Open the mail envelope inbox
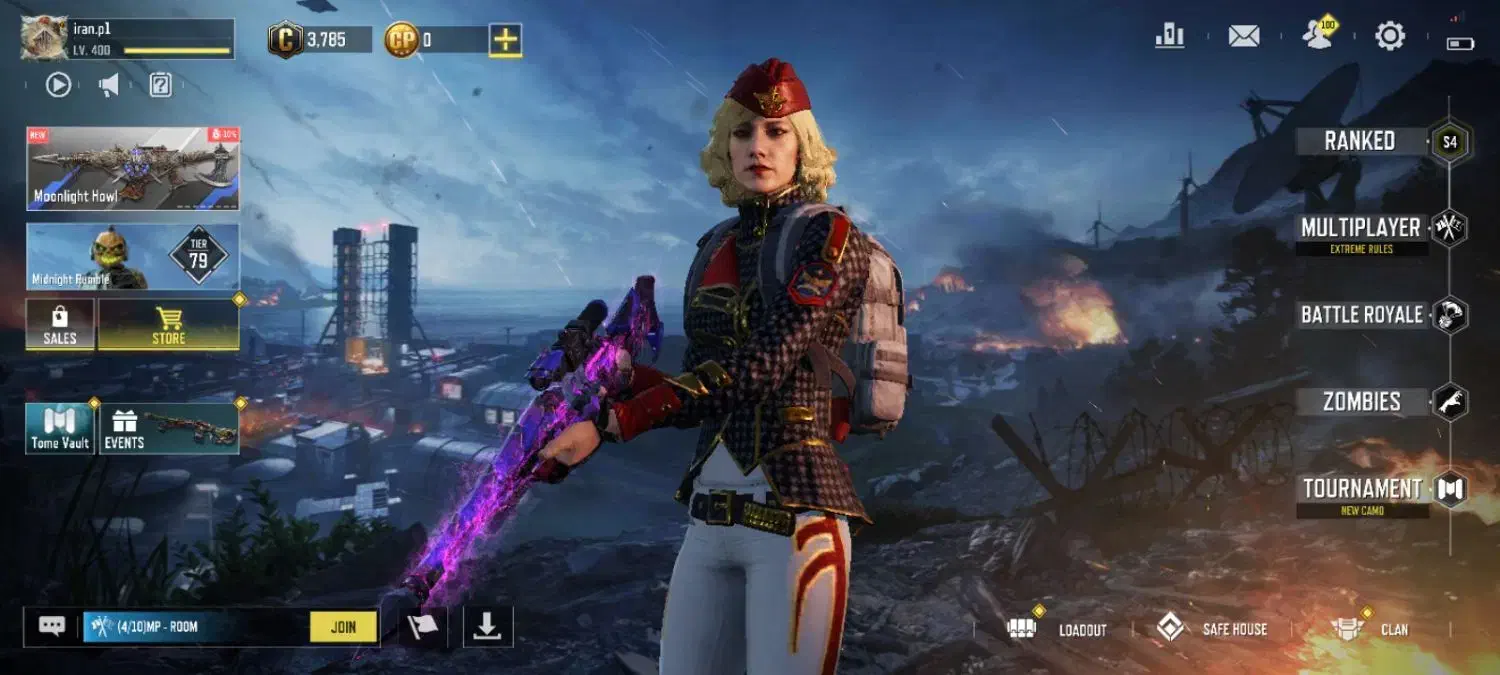The image size is (1500, 675). tap(1244, 36)
